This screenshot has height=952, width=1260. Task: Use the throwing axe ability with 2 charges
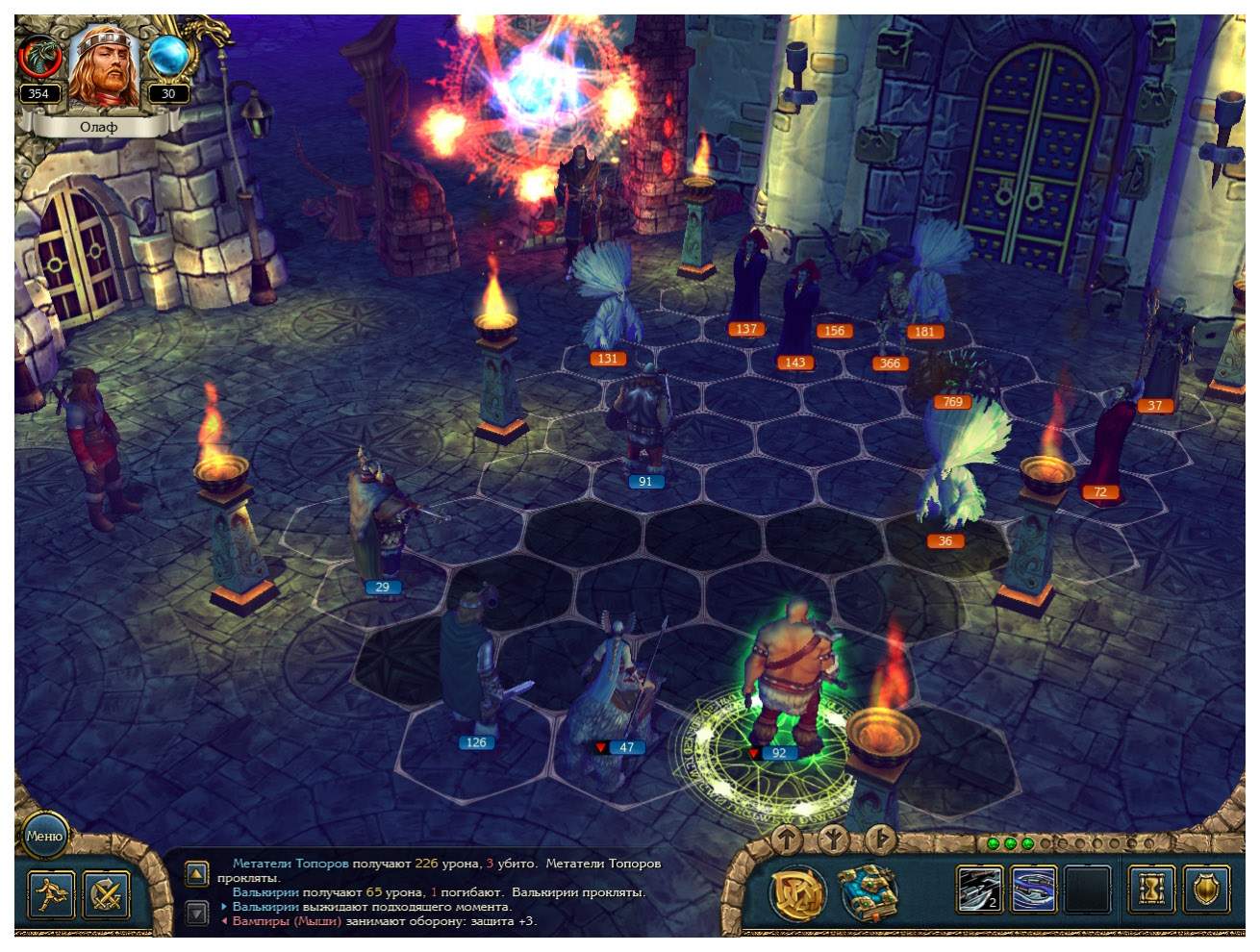(979, 889)
